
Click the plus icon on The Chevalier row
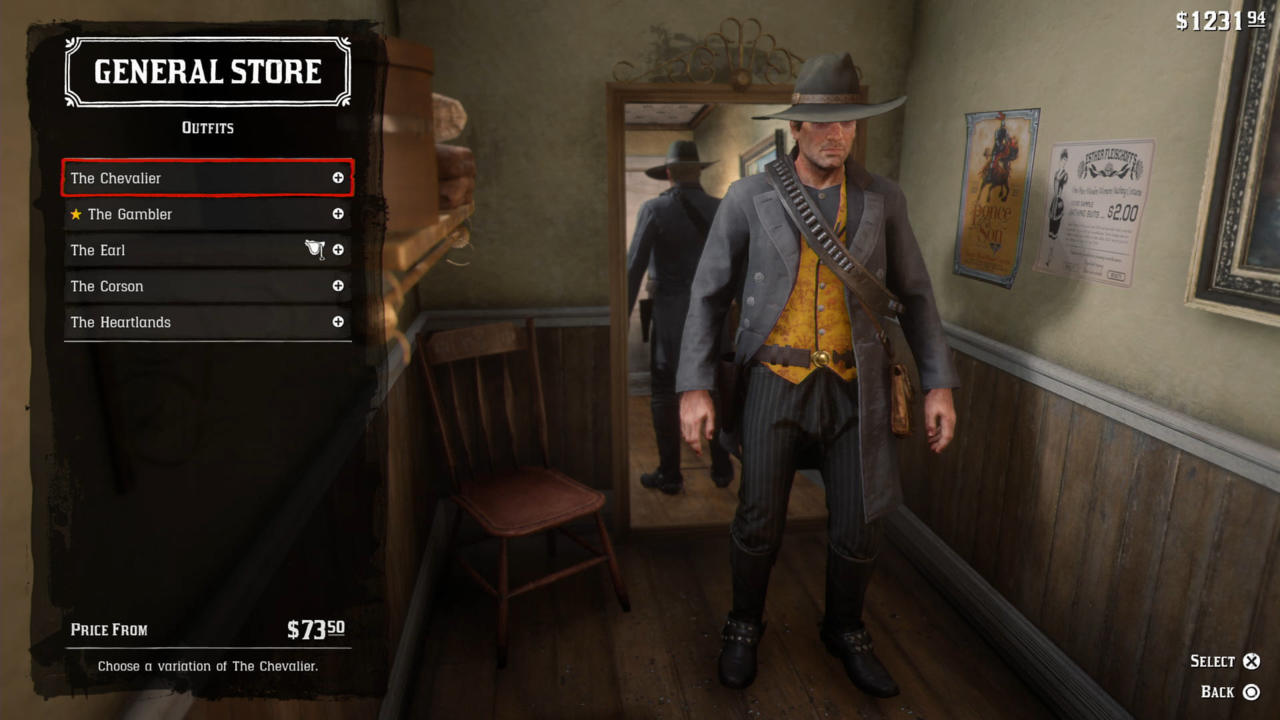coord(338,178)
